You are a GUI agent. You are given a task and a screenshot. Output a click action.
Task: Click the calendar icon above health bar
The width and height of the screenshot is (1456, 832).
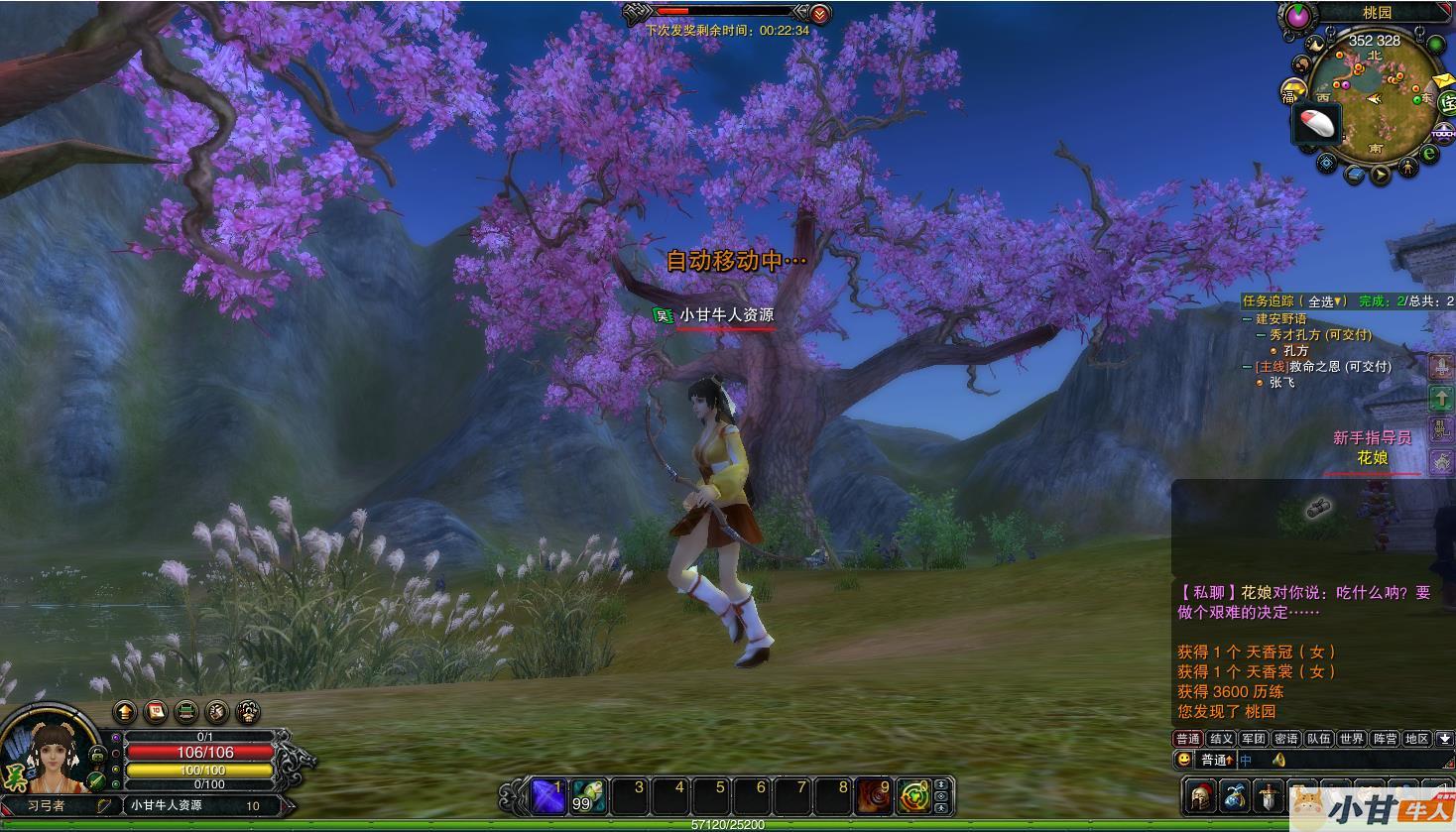[x=156, y=711]
